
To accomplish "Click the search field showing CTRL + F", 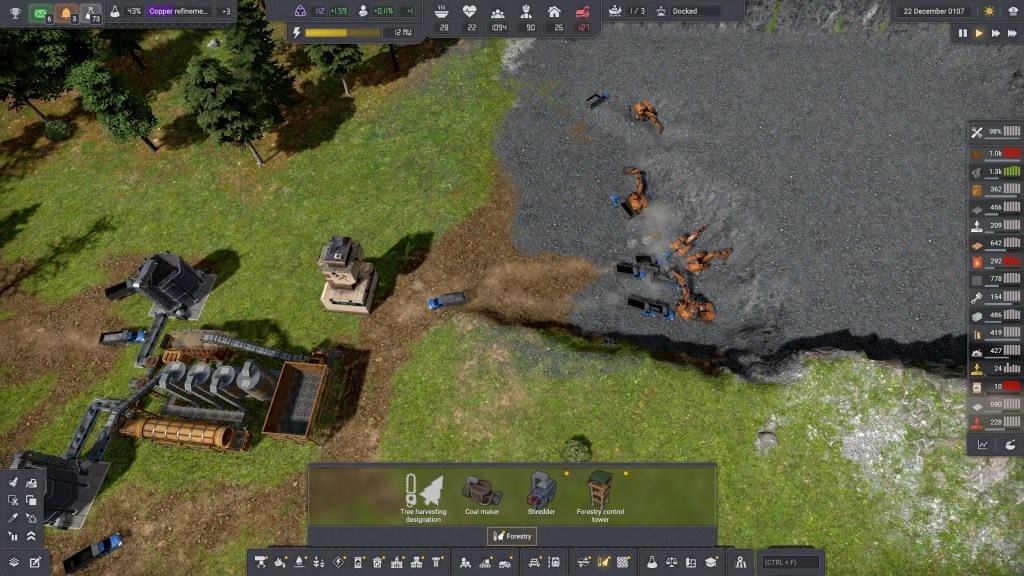I will coord(791,562).
